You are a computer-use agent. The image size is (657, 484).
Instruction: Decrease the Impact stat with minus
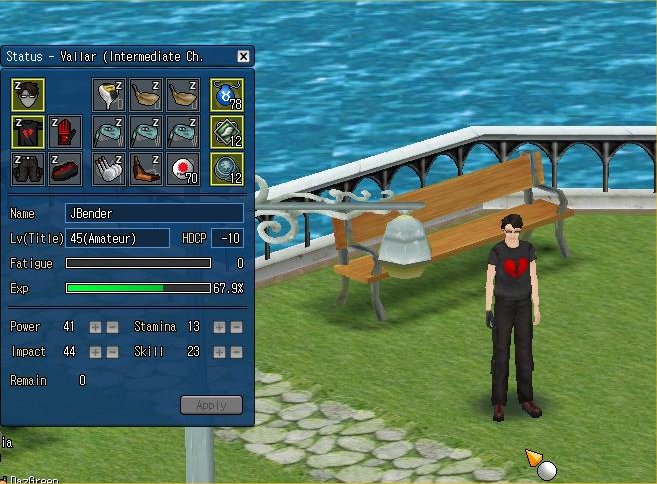pyautogui.click(x=112, y=352)
